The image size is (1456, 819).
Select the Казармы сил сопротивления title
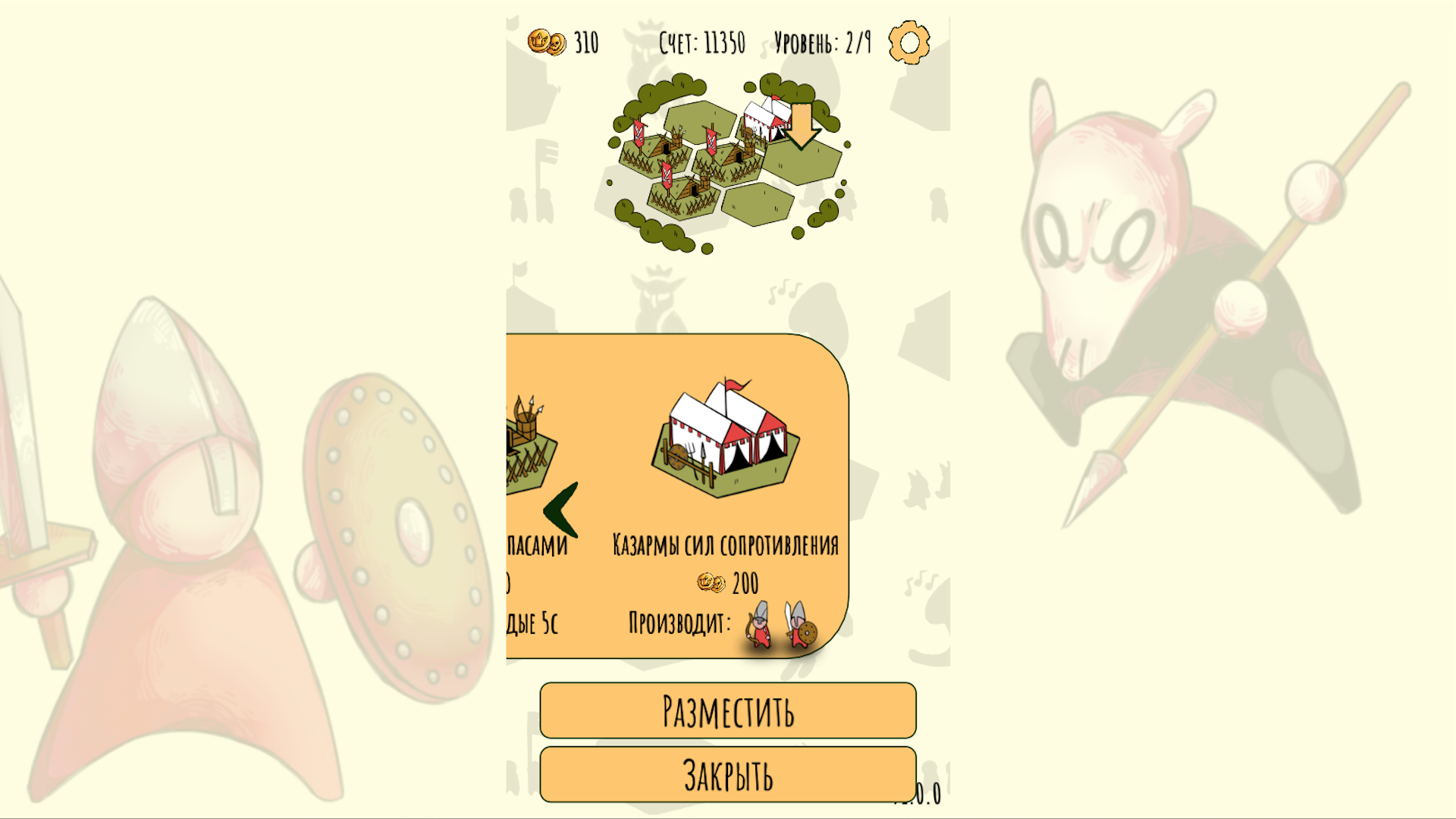[x=726, y=543]
